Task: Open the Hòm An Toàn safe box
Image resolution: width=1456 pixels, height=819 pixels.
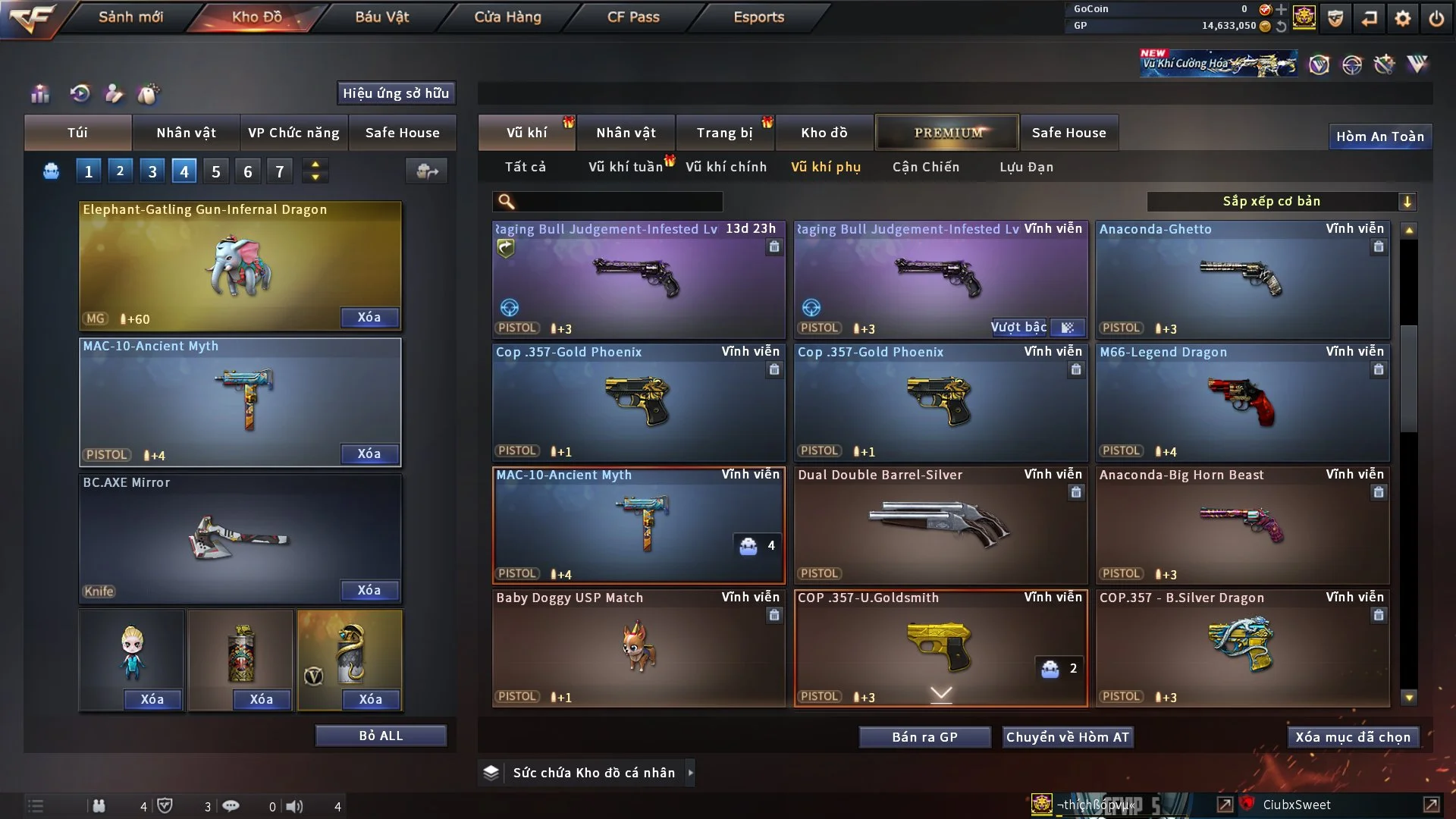Action: point(1379,136)
